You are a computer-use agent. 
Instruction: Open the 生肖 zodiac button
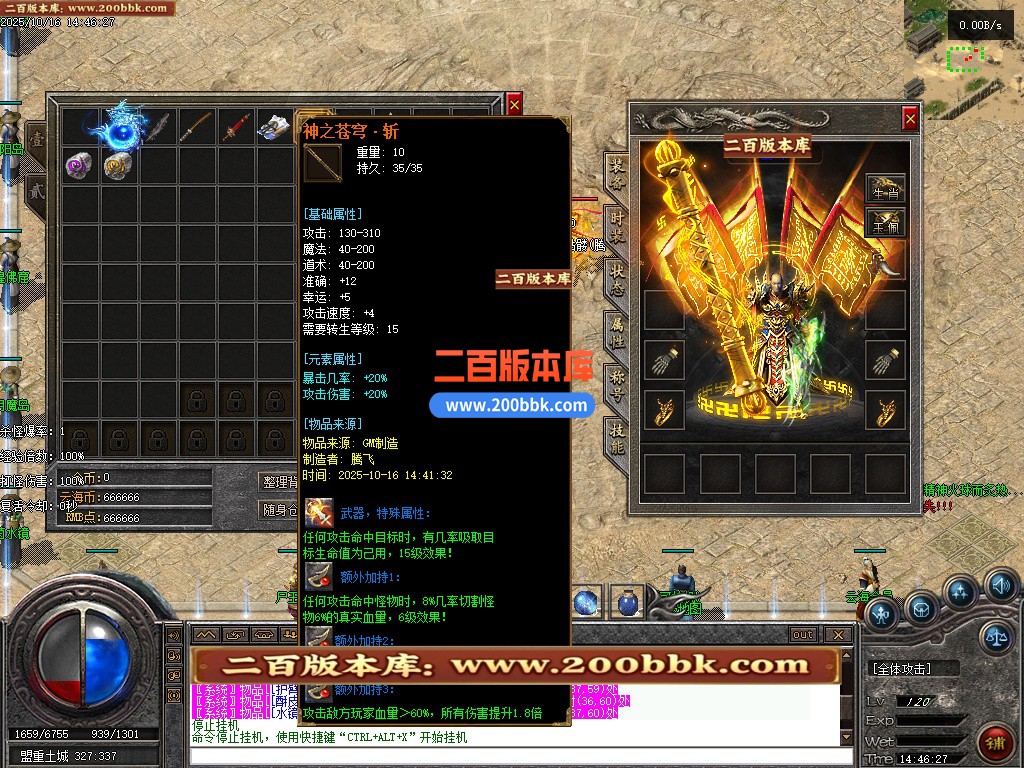point(885,190)
